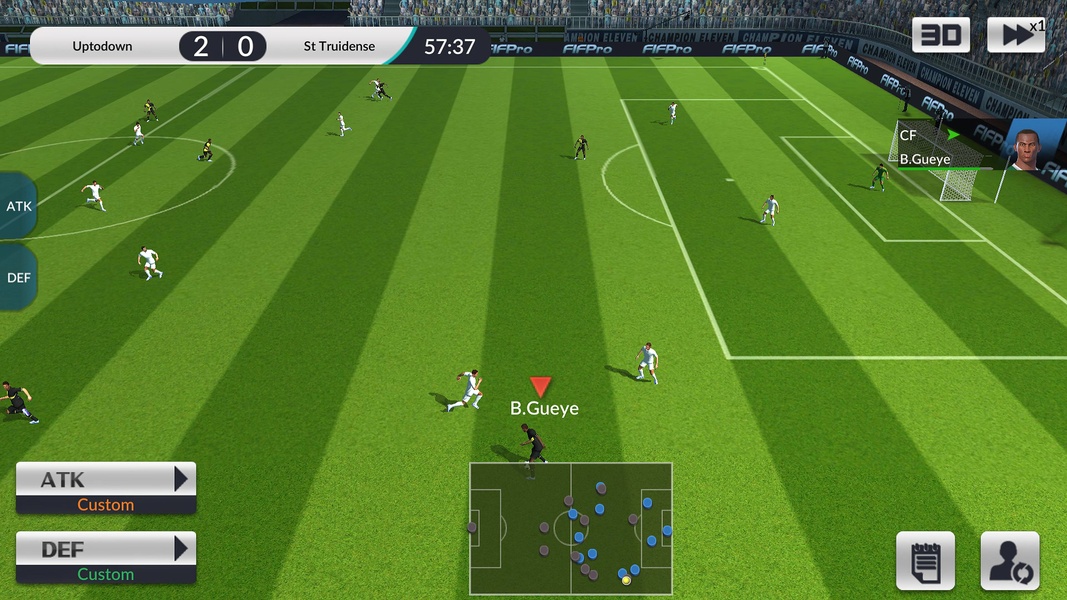1067x600 pixels.
Task: Click the pitch minimap radar
Action: [x=571, y=527]
